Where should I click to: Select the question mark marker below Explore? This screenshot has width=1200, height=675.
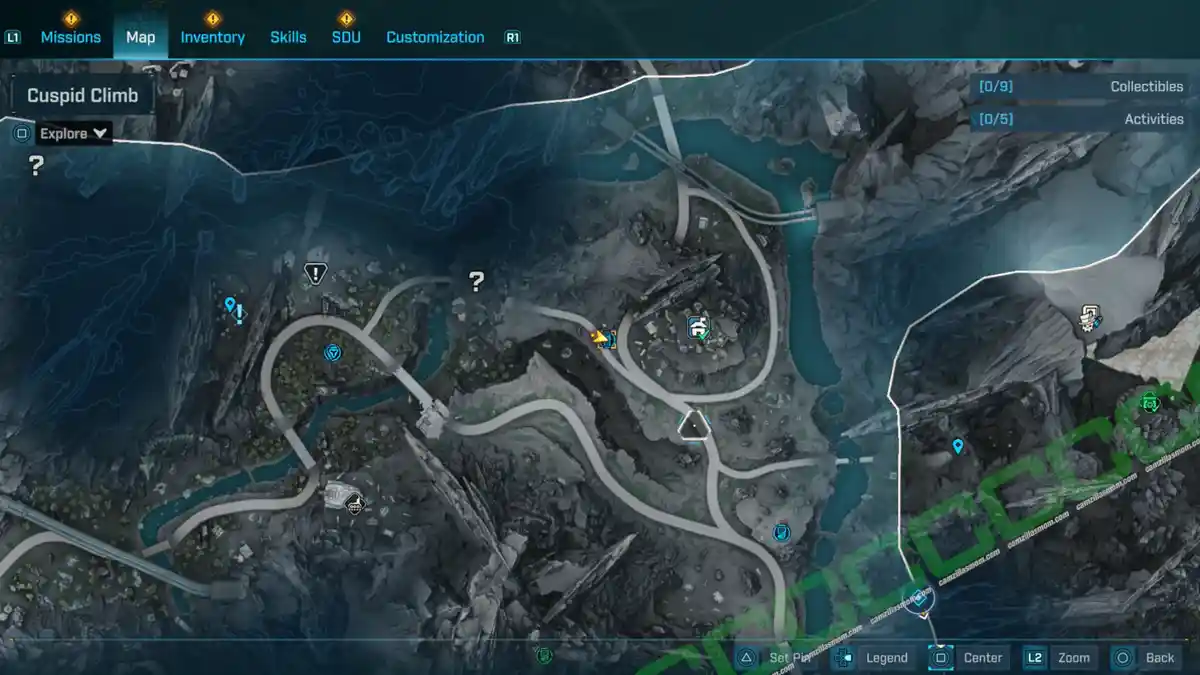point(36,166)
